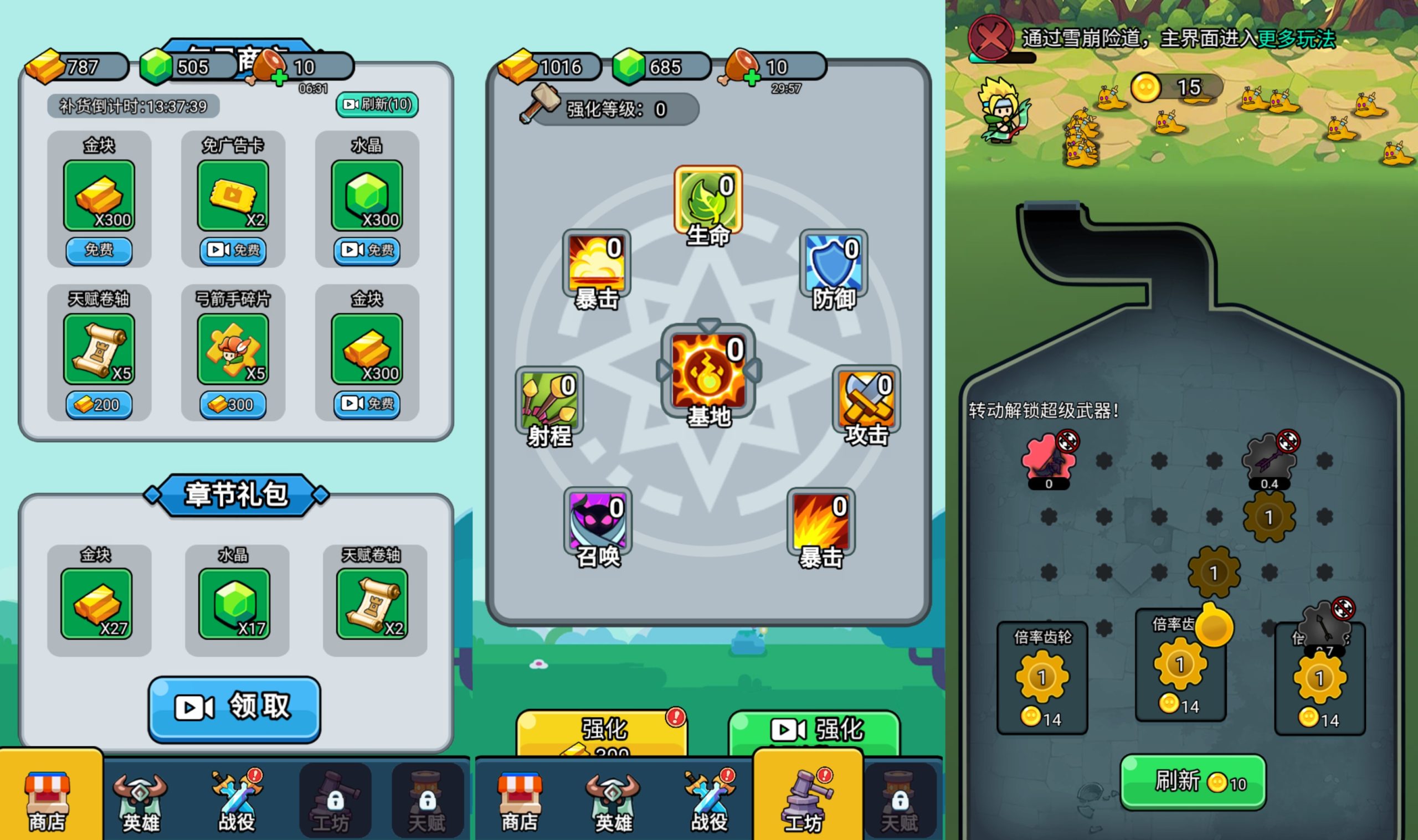
Task: Close the tip with the red X
Action: click(990, 37)
